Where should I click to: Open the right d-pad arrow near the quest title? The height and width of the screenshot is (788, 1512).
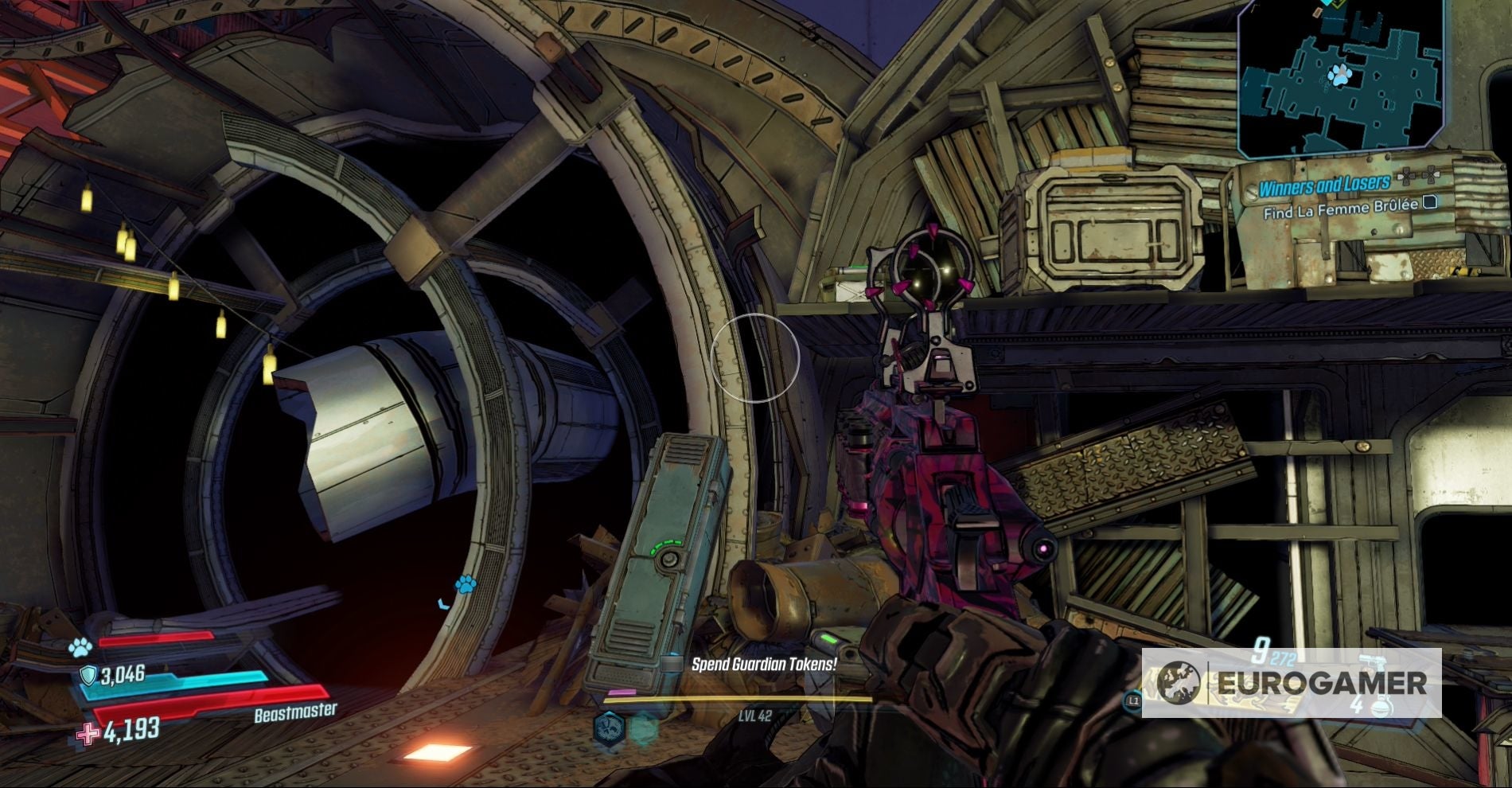[x=1430, y=174]
